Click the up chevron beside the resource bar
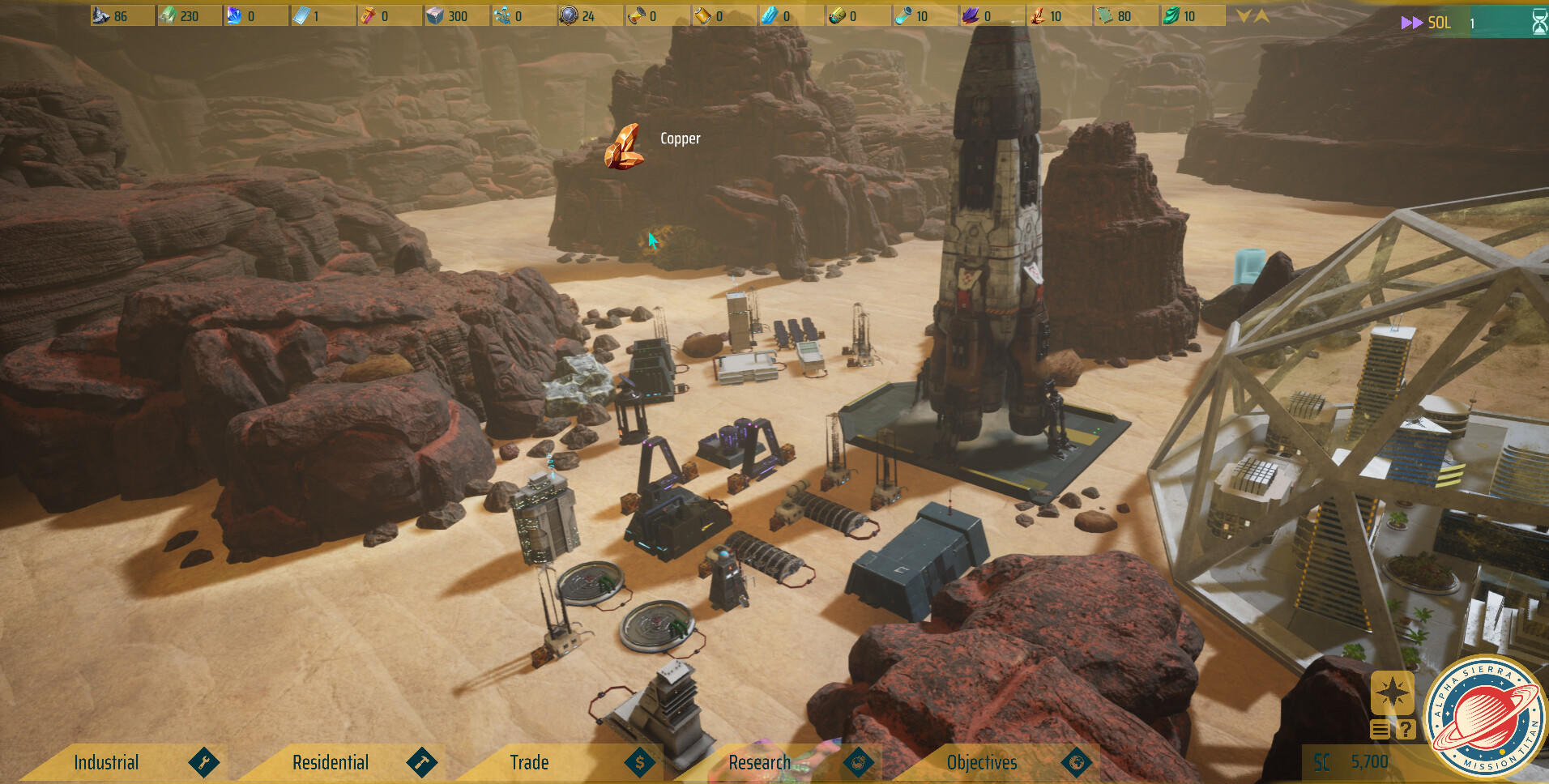The image size is (1549, 784). tap(1262, 16)
